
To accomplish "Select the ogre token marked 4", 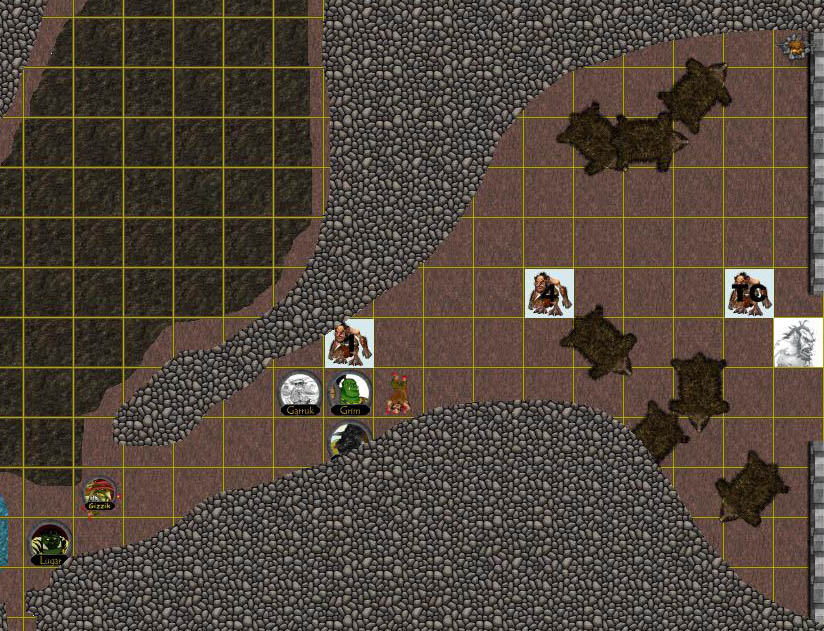I will click(x=550, y=293).
